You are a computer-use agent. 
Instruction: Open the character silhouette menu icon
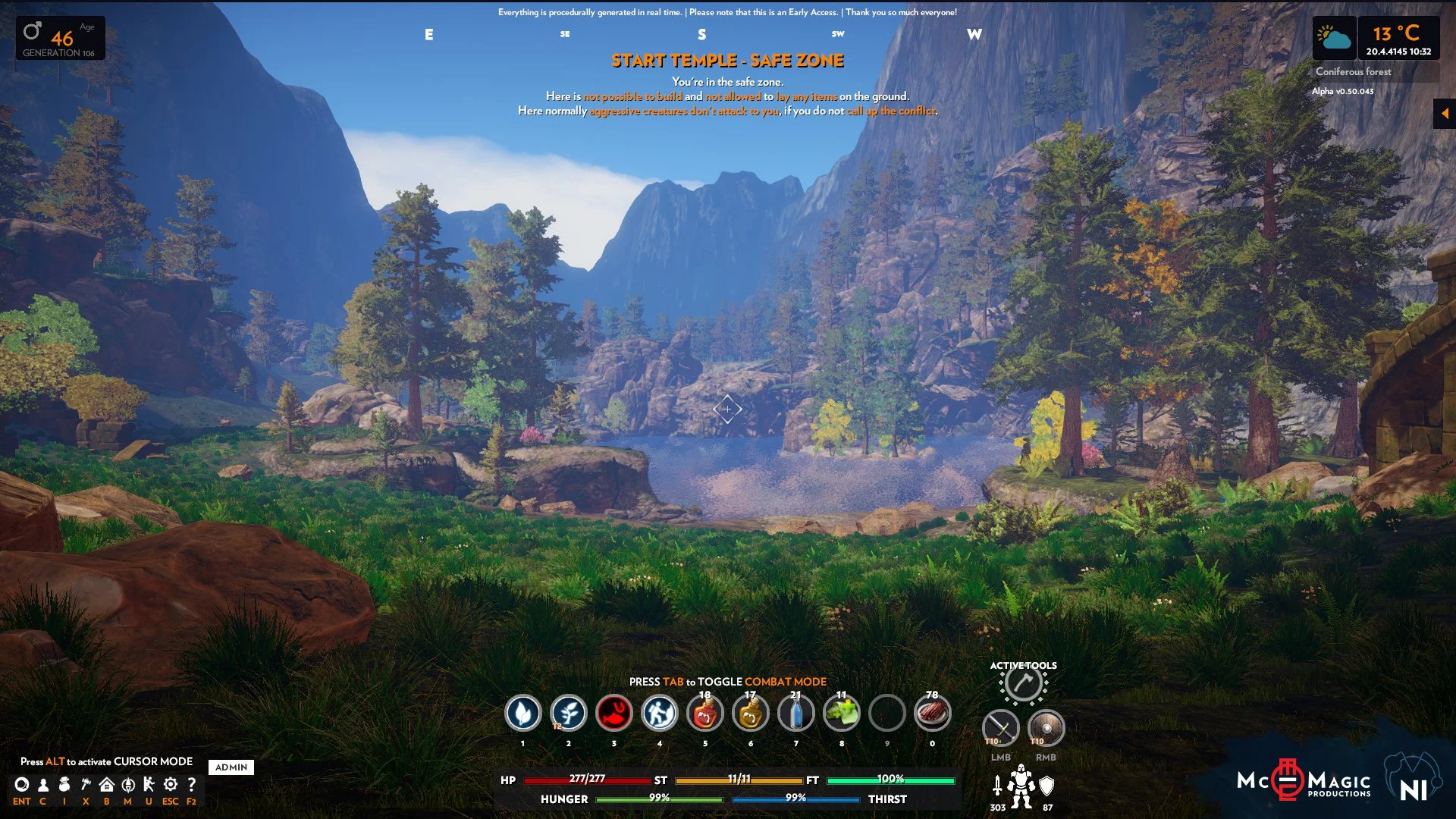(x=43, y=785)
